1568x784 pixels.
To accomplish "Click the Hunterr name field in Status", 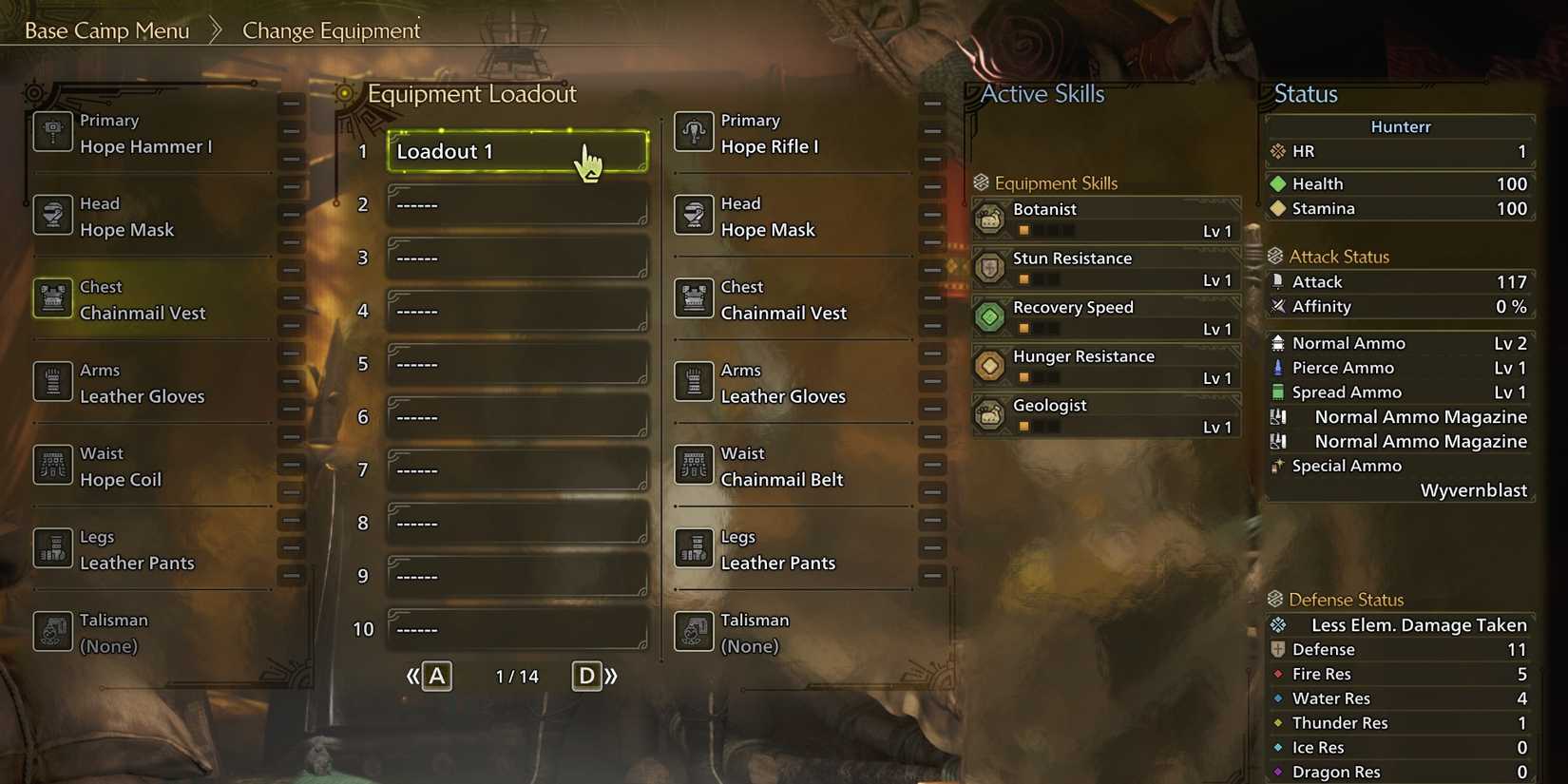I will tap(1399, 125).
